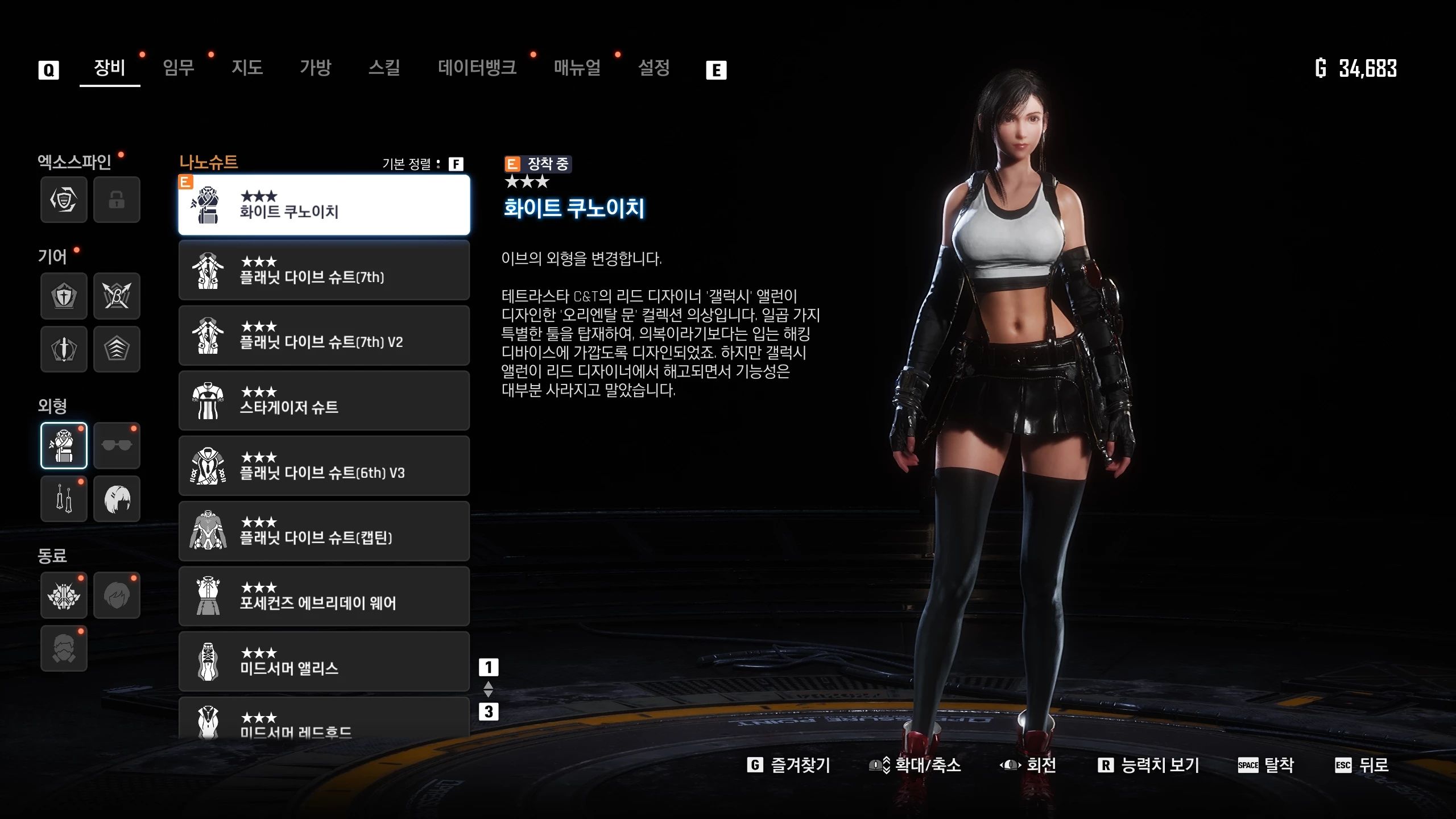Select the earrings appearance slot icon
The width and height of the screenshot is (1456, 819).
(64, 499)
